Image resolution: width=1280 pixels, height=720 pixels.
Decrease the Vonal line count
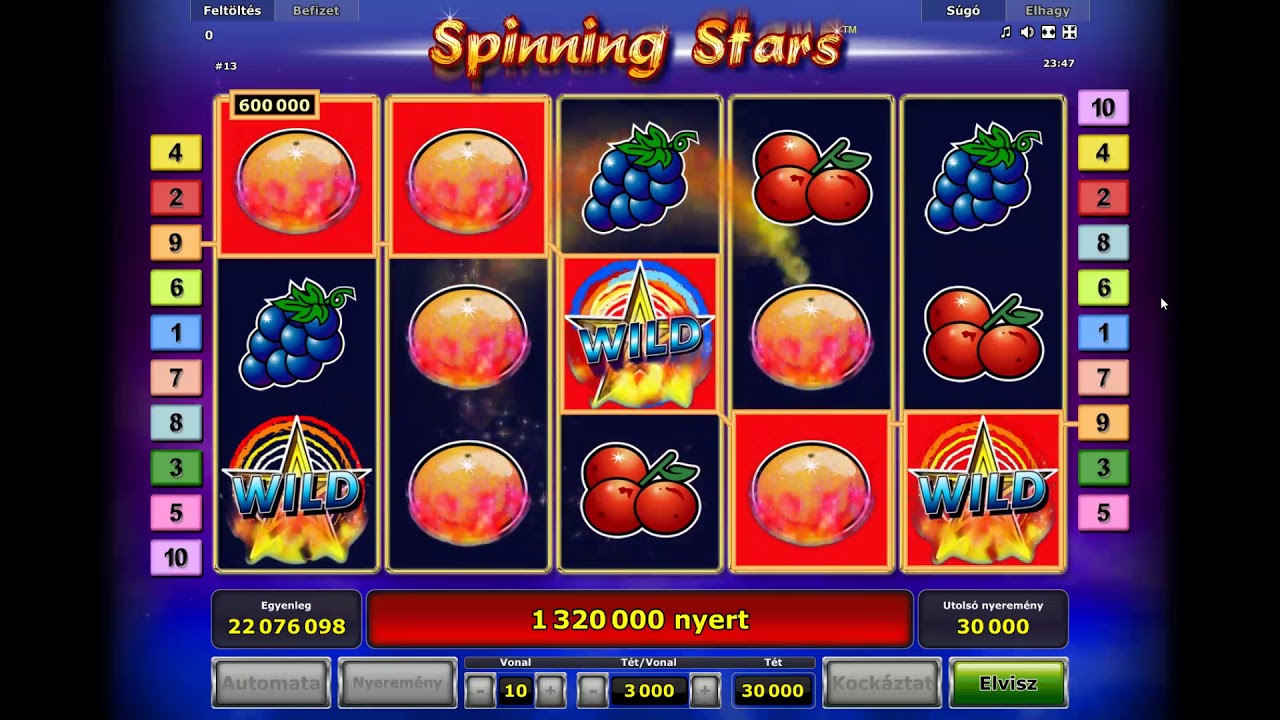pos(480,690)
